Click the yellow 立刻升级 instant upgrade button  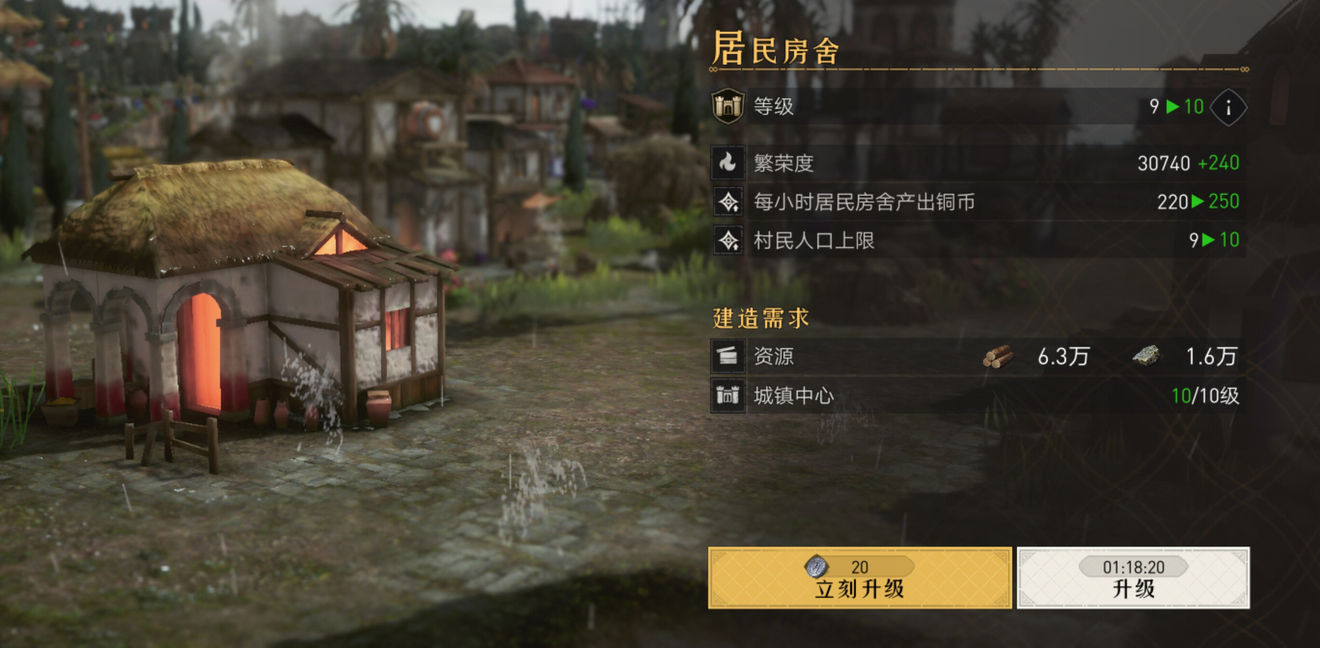click(x=859, y=578)
